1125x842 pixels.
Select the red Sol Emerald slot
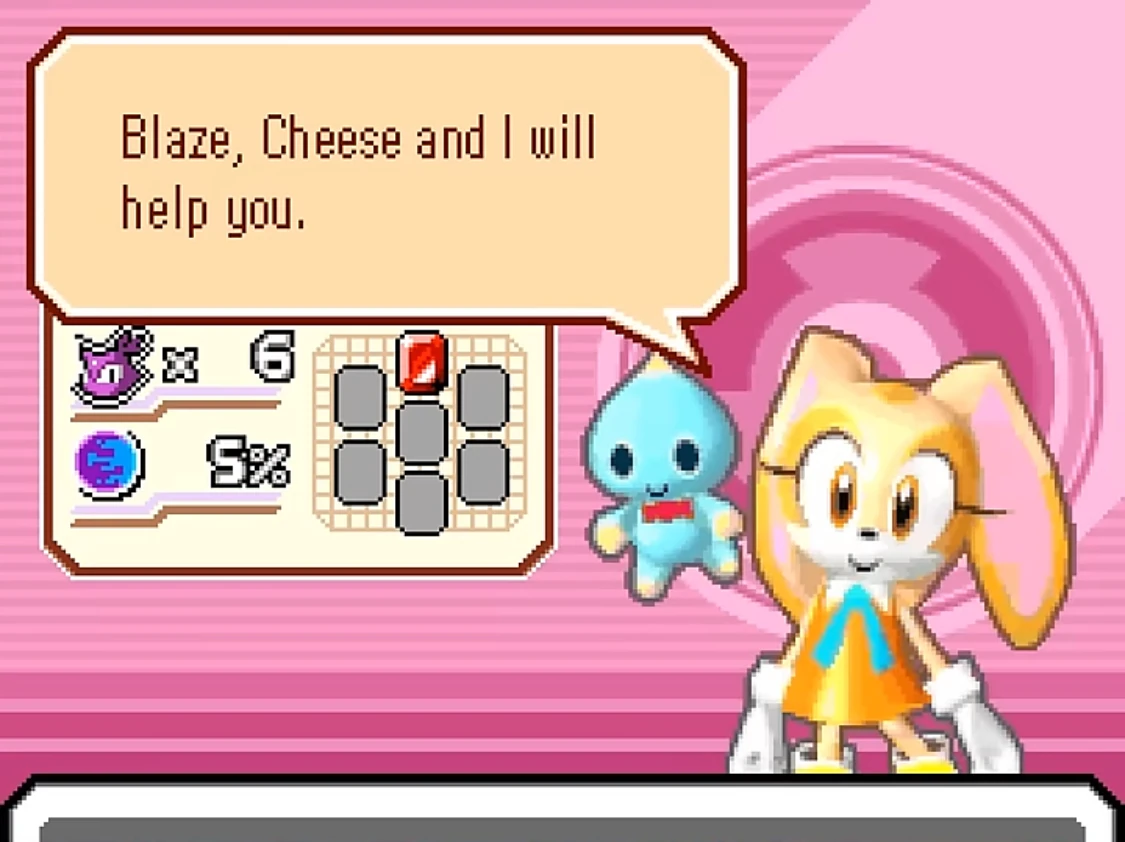422,361
